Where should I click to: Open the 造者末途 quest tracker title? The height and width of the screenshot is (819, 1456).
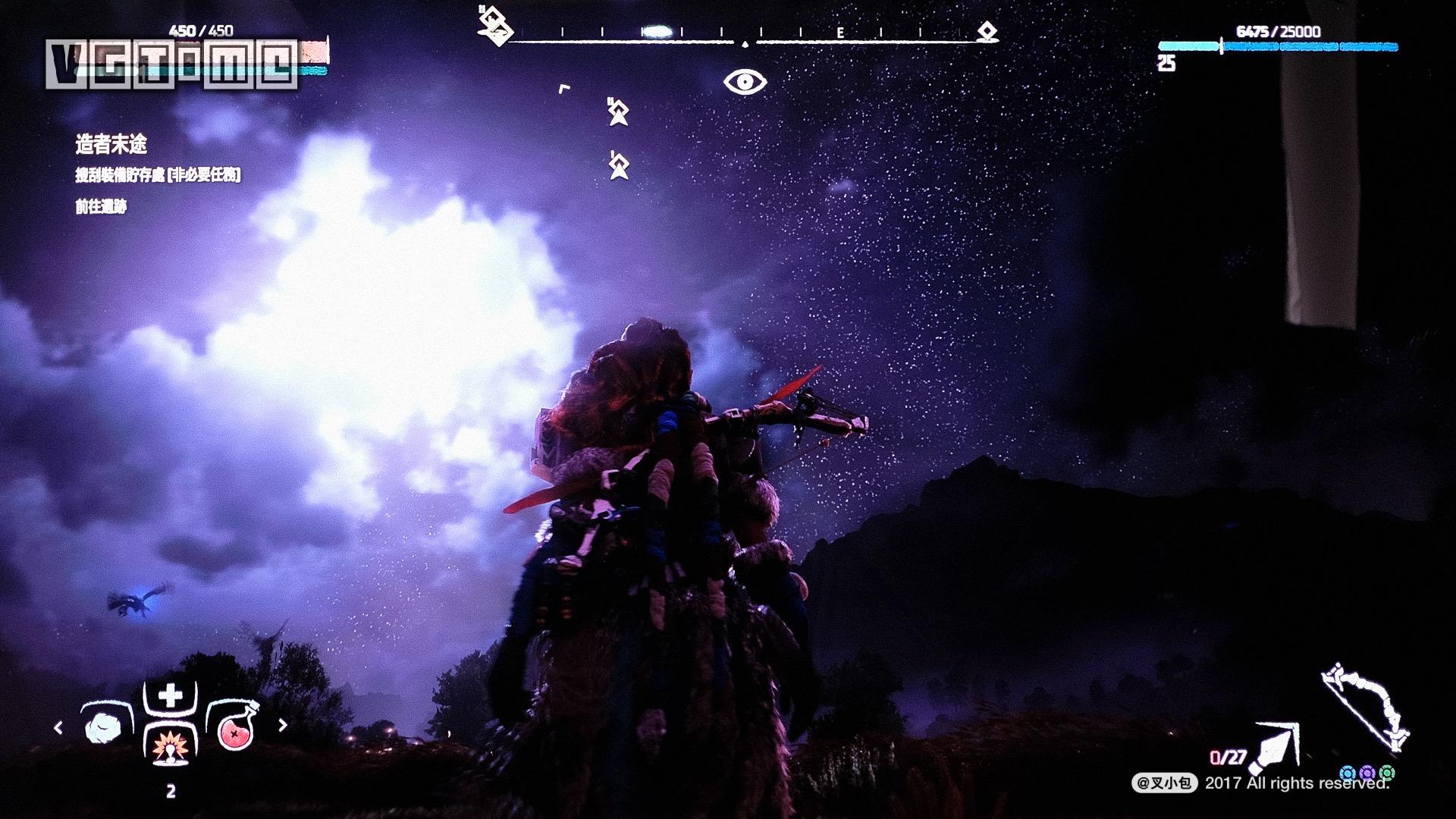point(111,144)
